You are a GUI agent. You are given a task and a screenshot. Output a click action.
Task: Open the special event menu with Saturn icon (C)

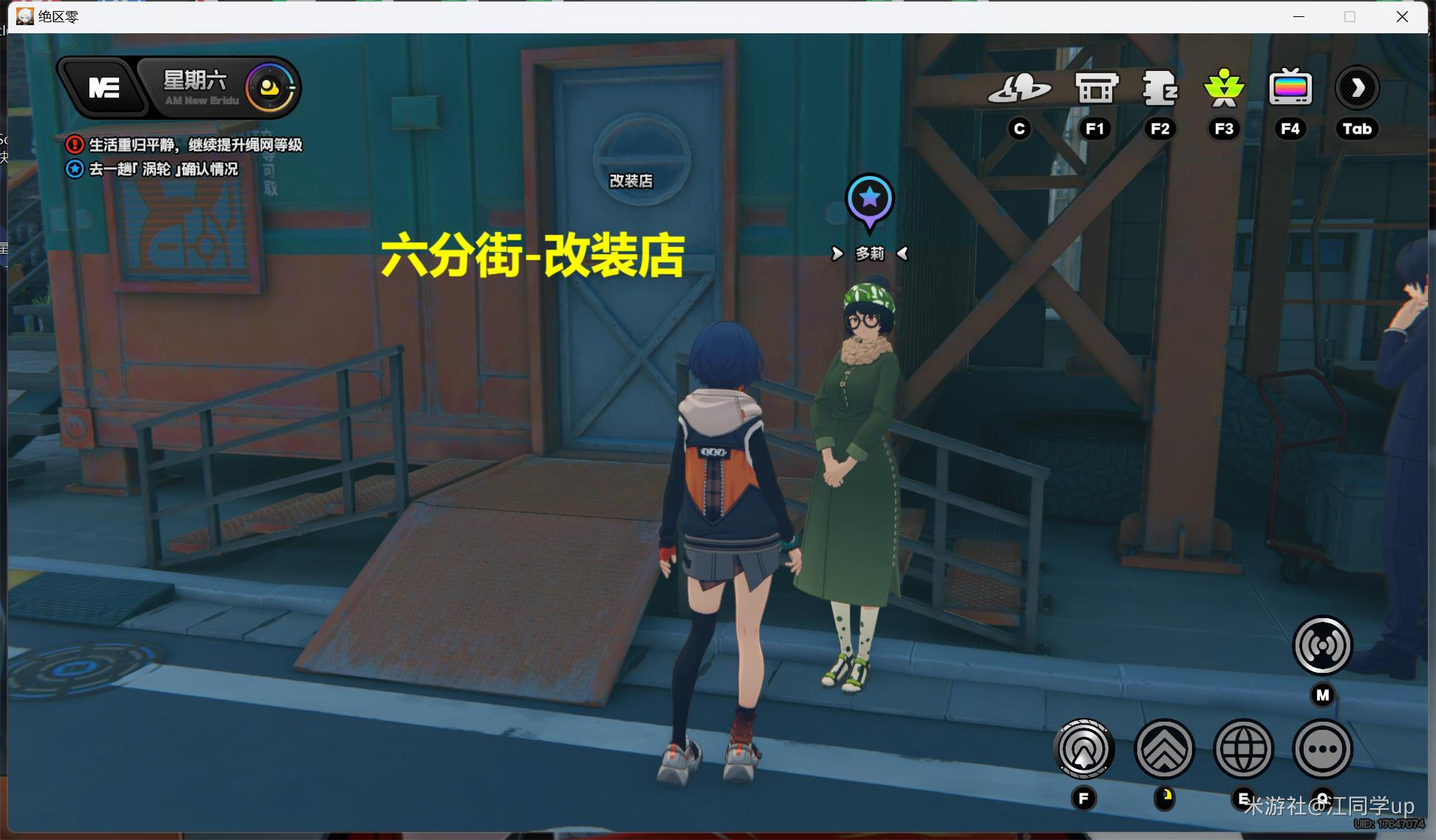pyautogui.click(x=1020, y=87)
